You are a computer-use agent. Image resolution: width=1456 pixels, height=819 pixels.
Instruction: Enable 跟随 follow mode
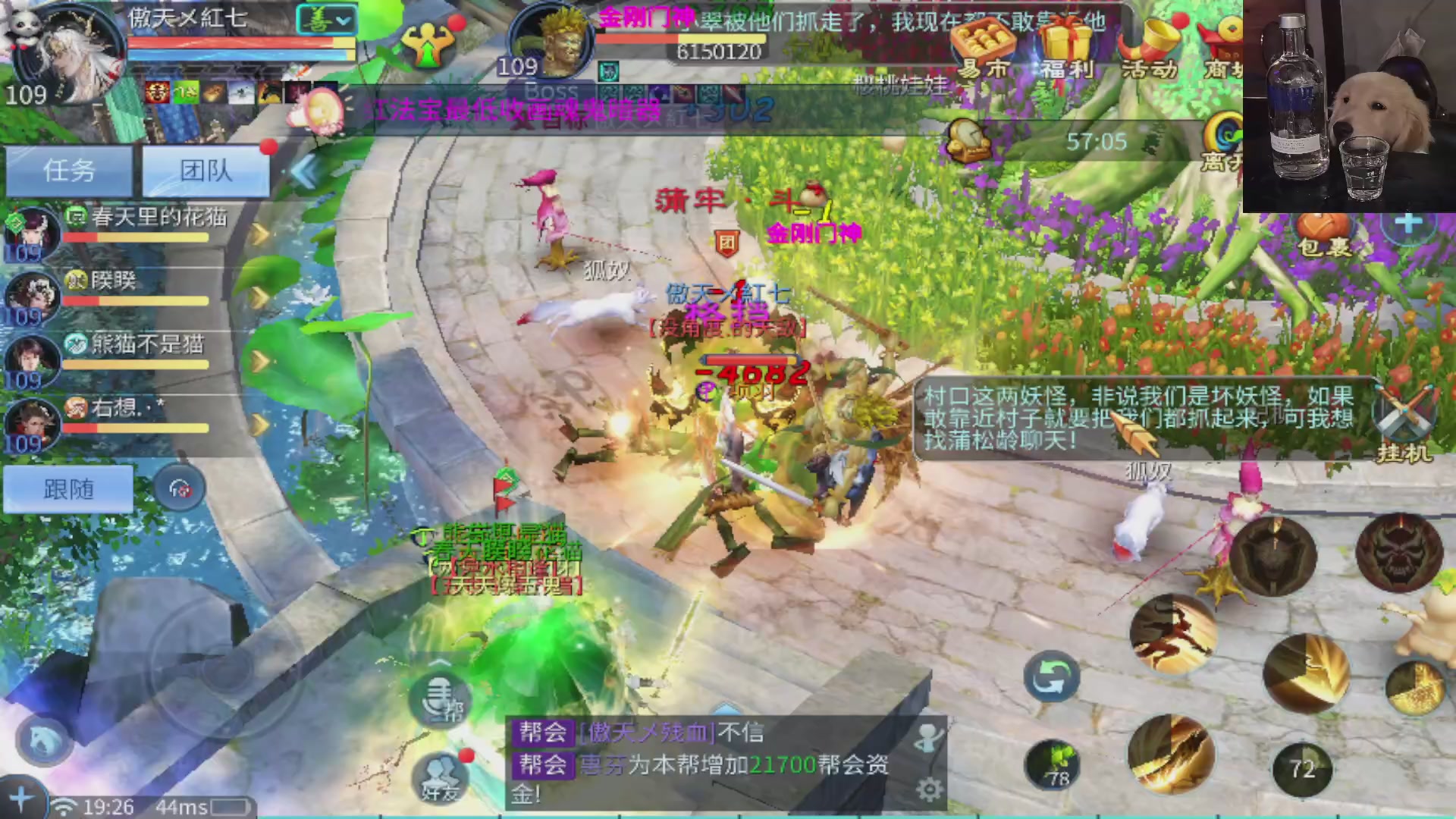(68, 489)
